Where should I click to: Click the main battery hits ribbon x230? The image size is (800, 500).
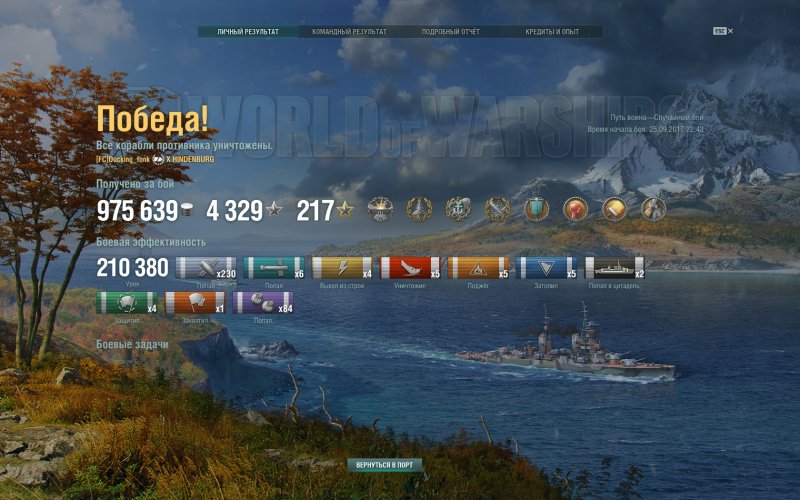206,268
